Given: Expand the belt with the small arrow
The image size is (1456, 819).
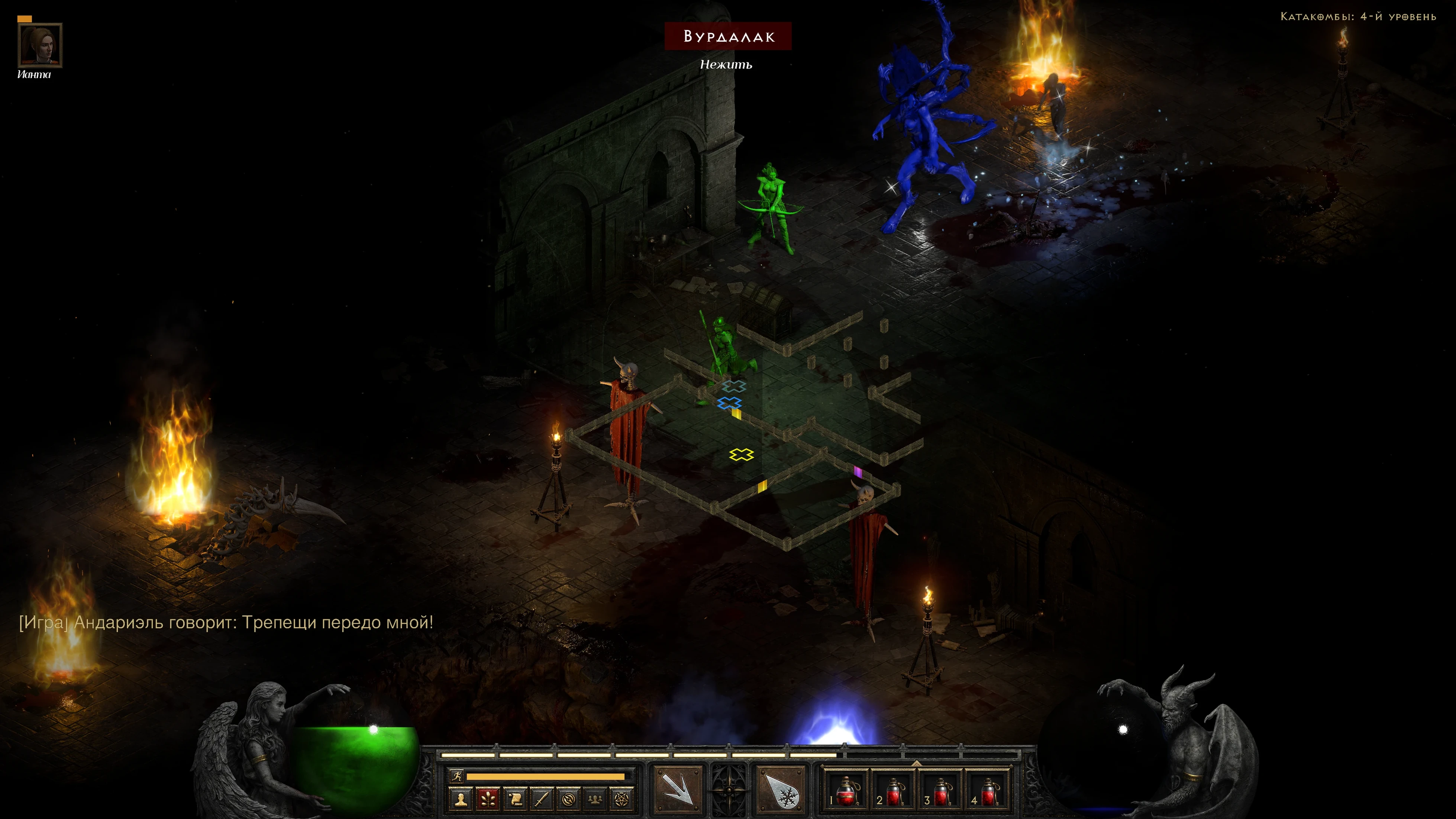Looking at the screenshot, I should click(x=916, y=763).
